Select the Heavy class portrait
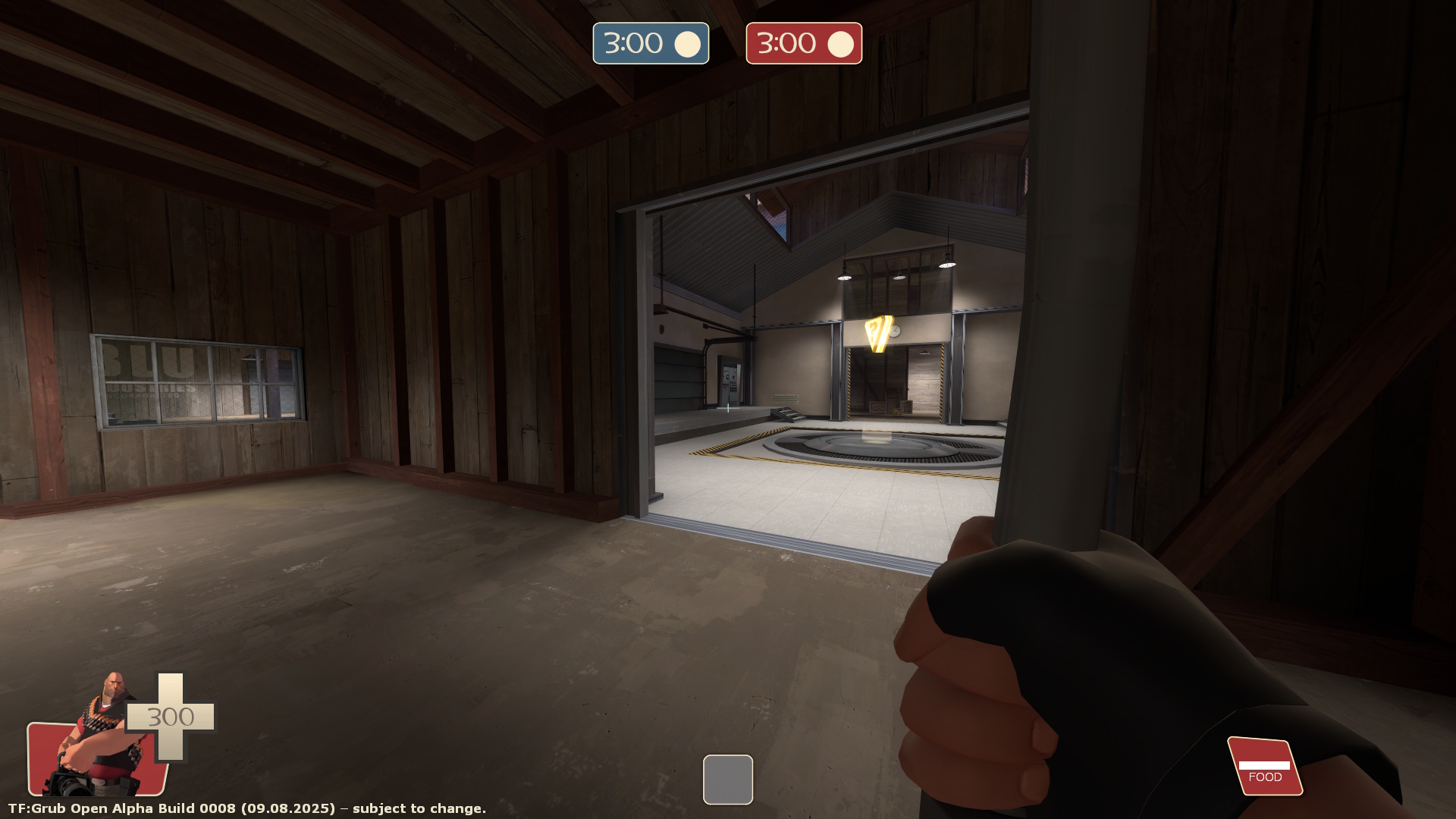 coord(99,739)
